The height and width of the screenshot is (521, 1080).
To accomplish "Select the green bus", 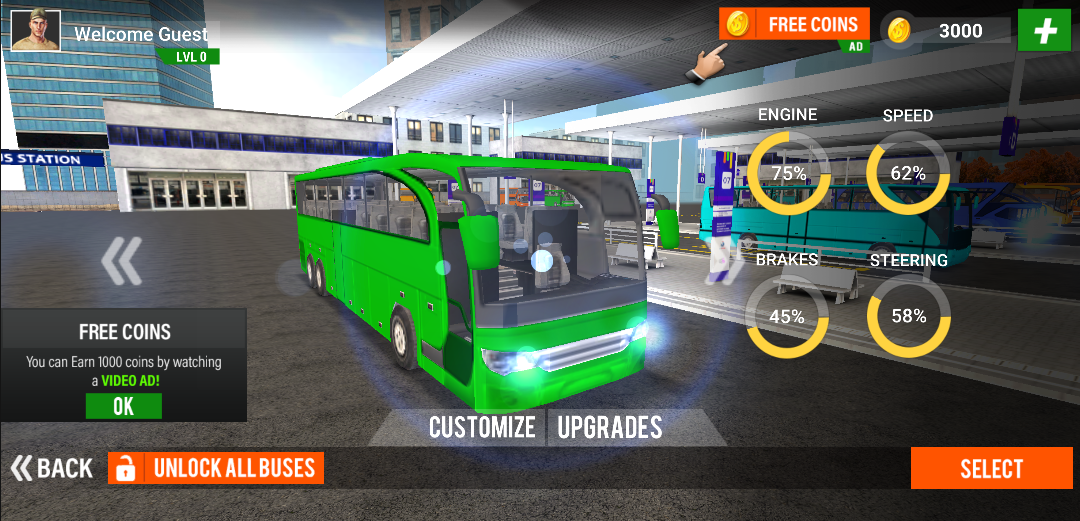I will coord(991,469).
